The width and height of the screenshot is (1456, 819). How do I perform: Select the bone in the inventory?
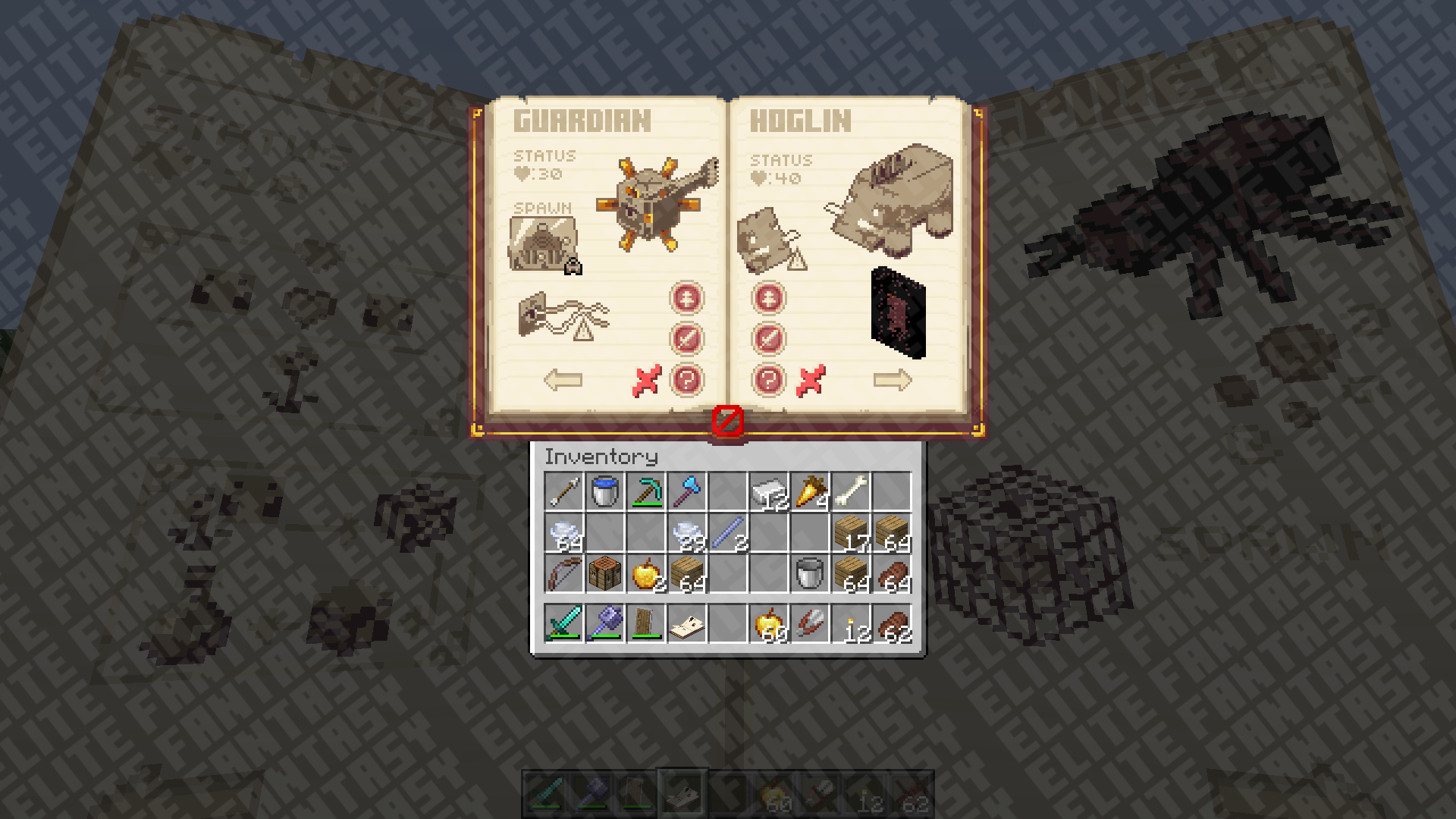tap(851, 491)
